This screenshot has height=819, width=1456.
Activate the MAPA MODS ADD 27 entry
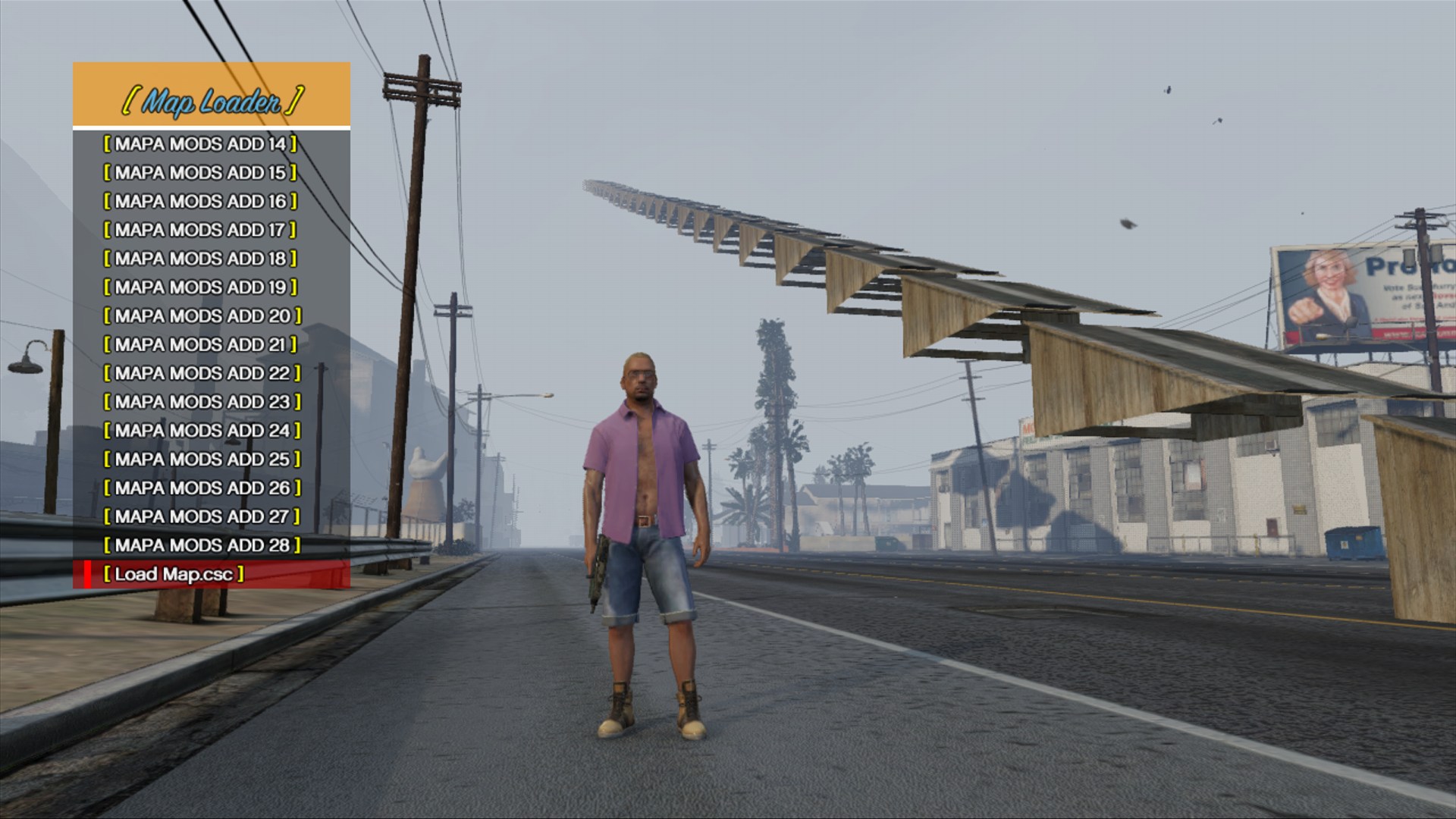tap(202, 517)
